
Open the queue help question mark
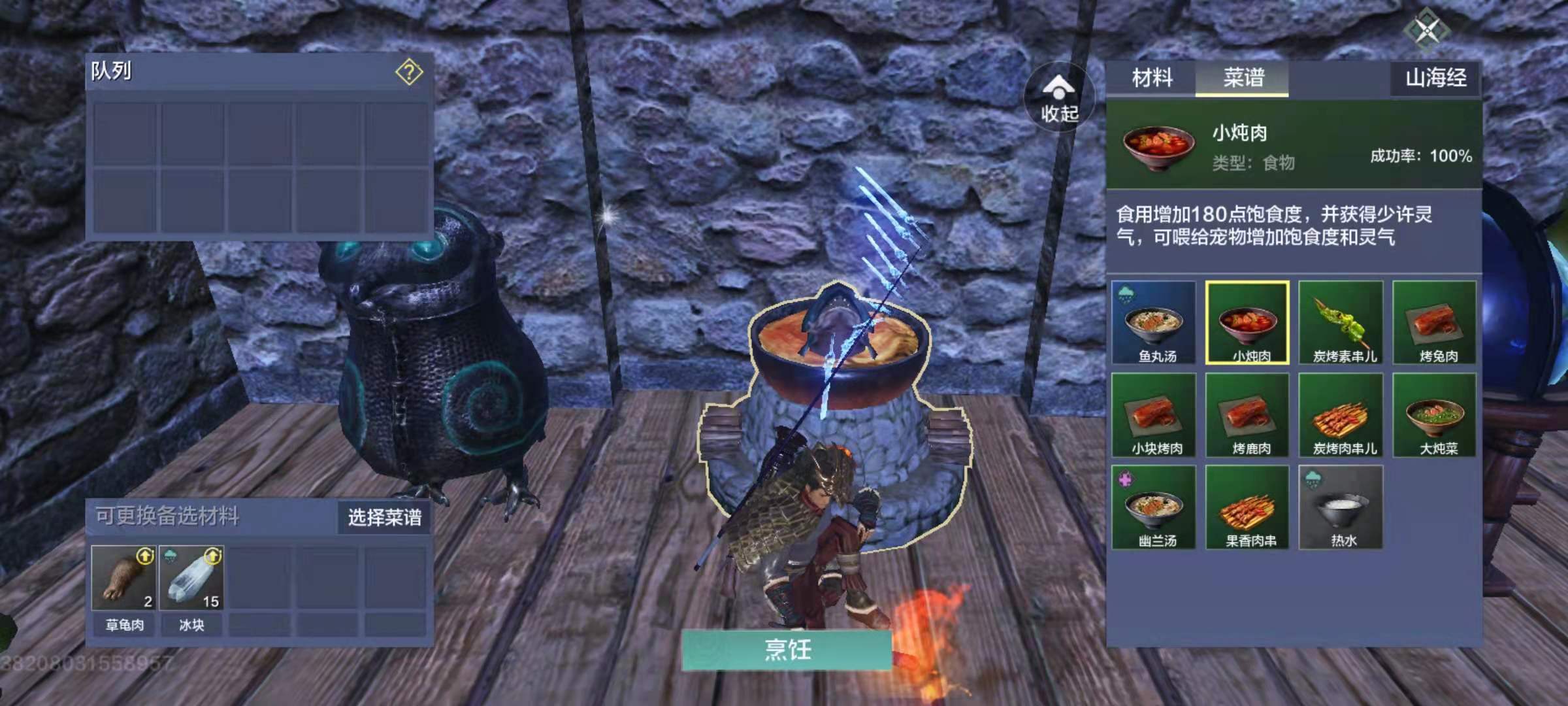point(409,72)
